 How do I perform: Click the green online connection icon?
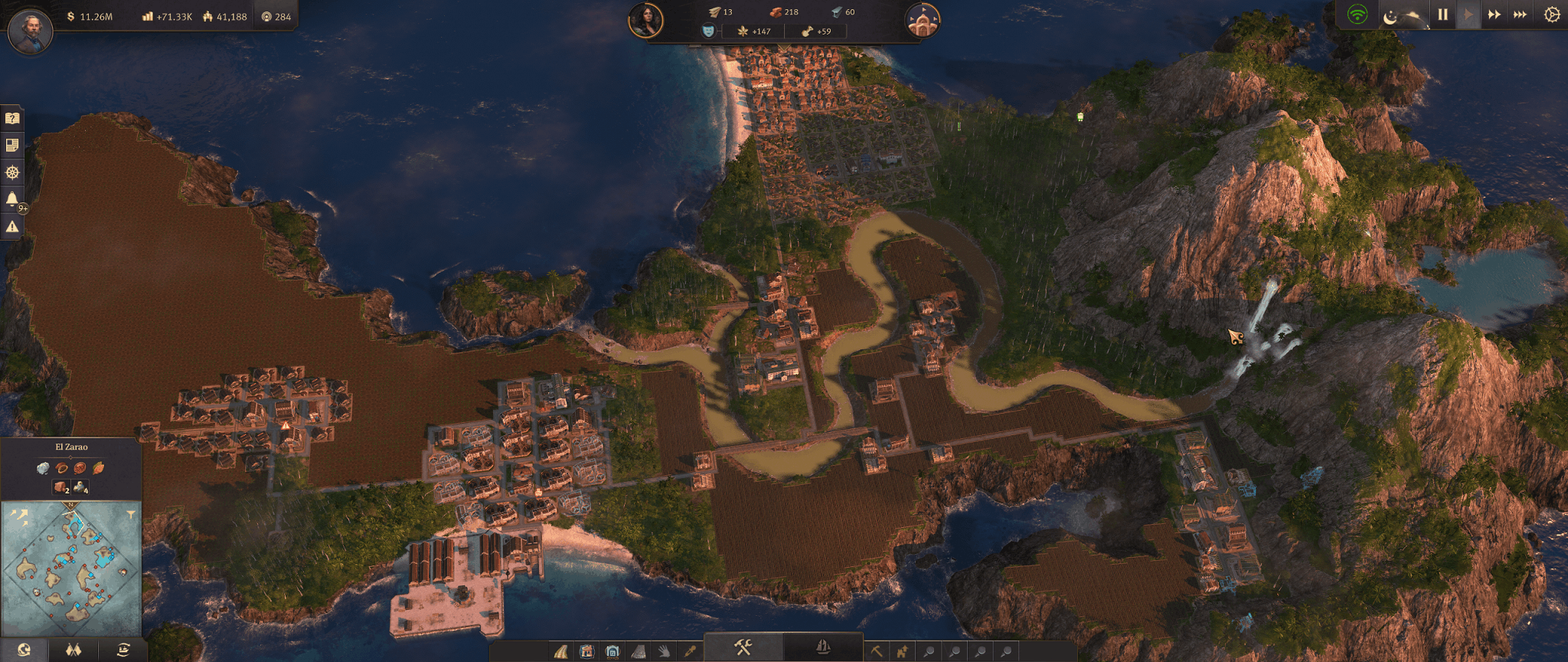click(x=1357, y=15)
